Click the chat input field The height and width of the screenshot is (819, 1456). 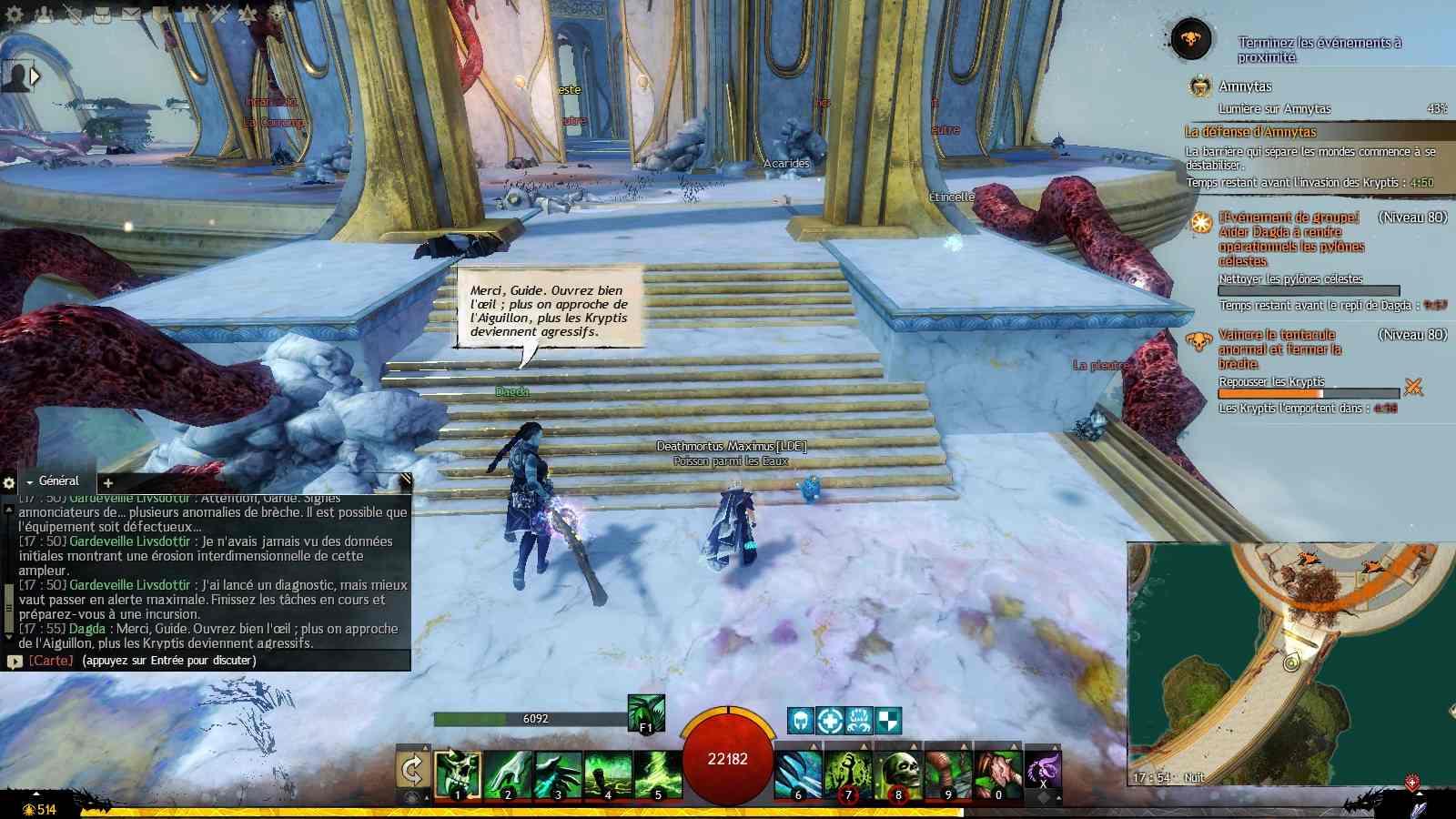pyautogui.click(x=218, y=661)
